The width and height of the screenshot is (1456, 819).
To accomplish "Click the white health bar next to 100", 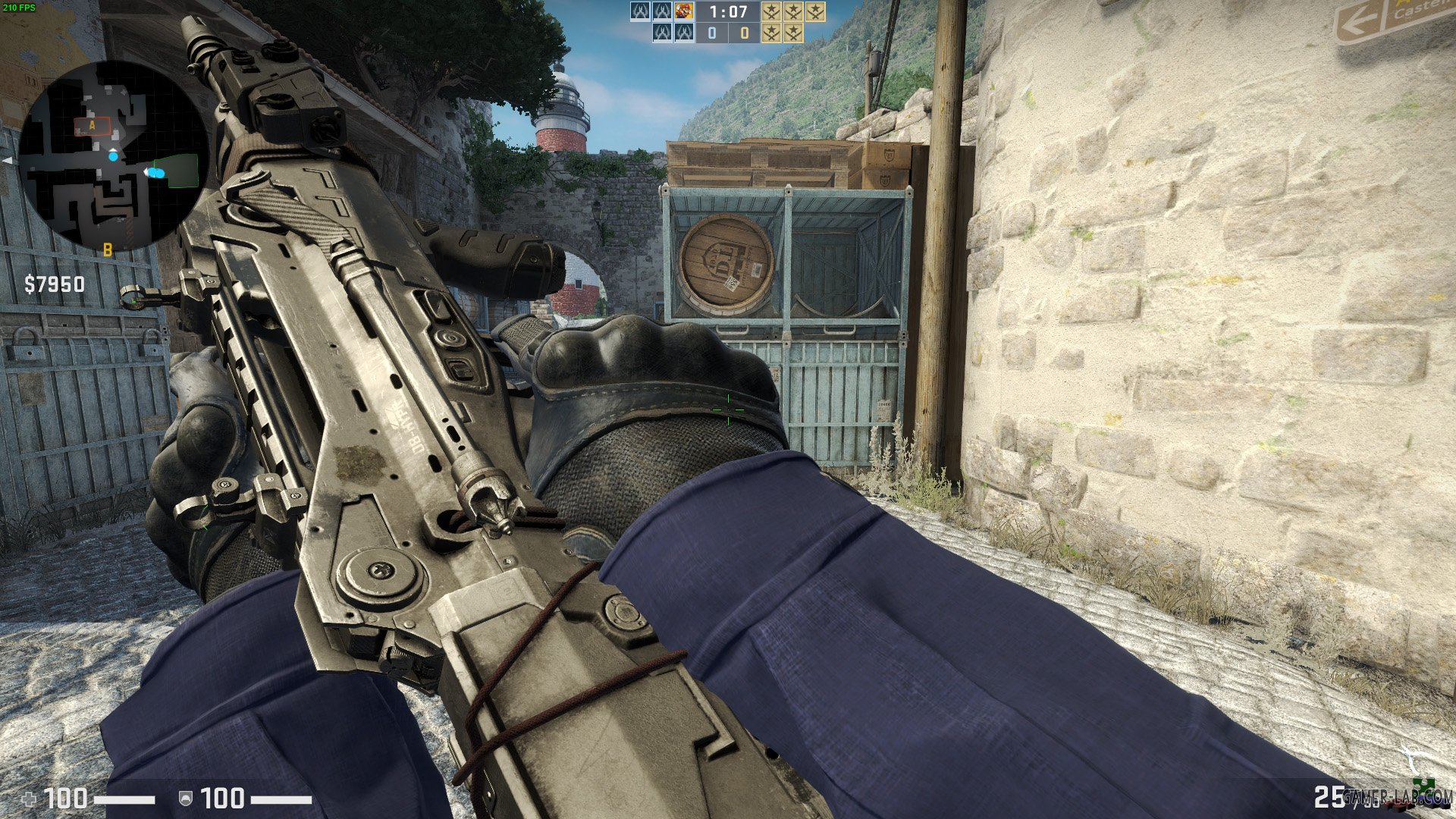I will click(124, 799).
